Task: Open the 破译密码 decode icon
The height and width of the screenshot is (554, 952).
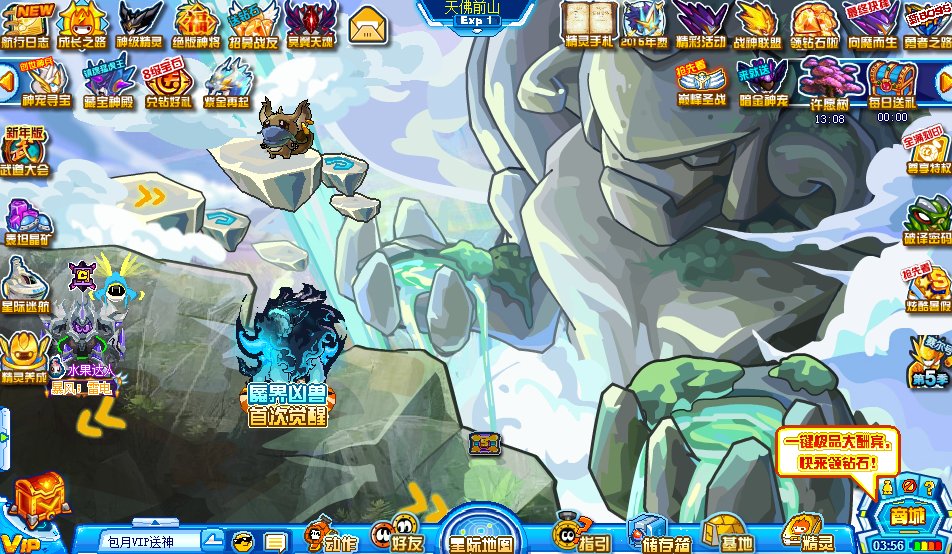Action: click(x=928, y=222)
